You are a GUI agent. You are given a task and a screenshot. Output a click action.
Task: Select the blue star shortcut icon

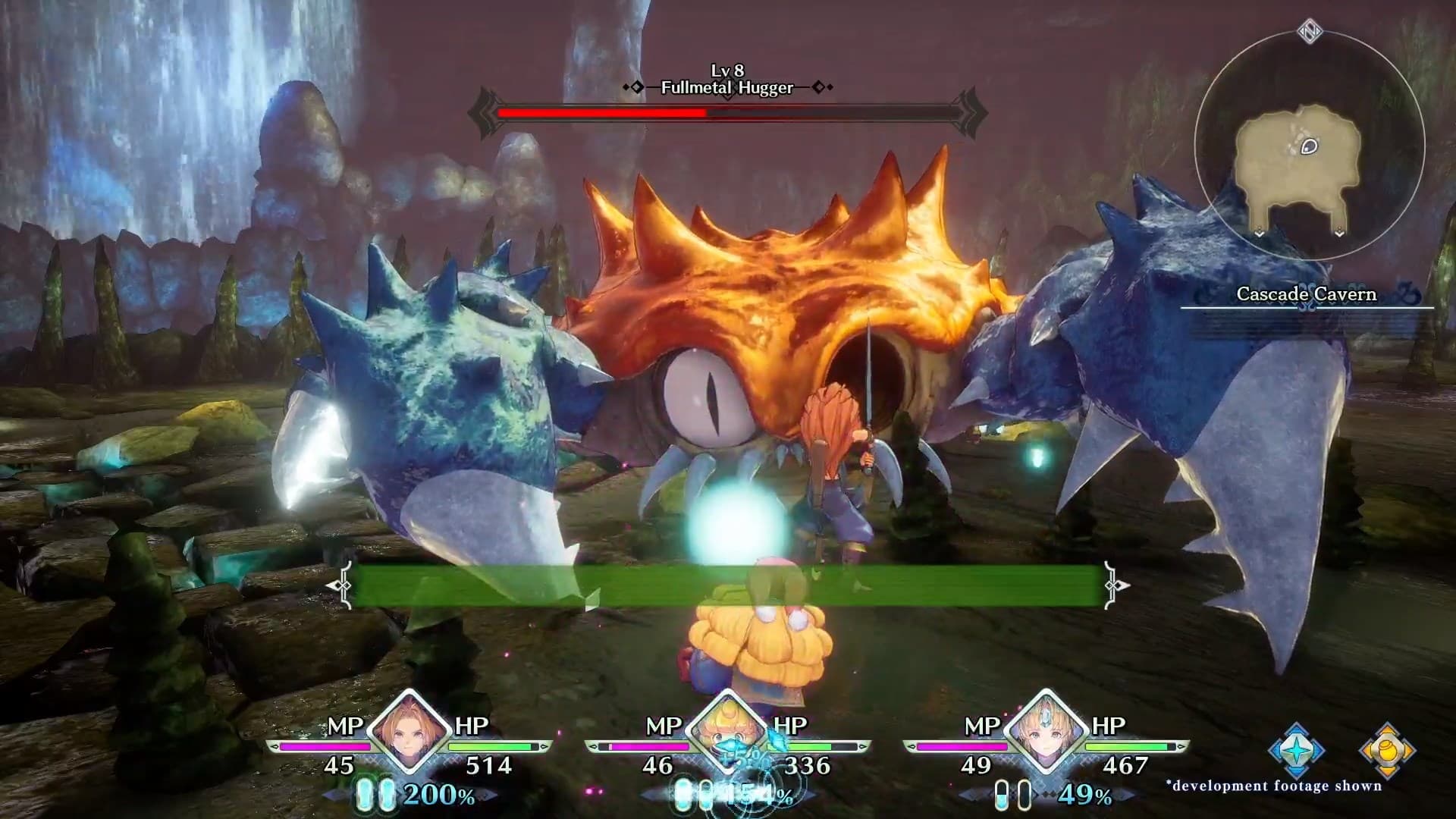[1297, 750]
